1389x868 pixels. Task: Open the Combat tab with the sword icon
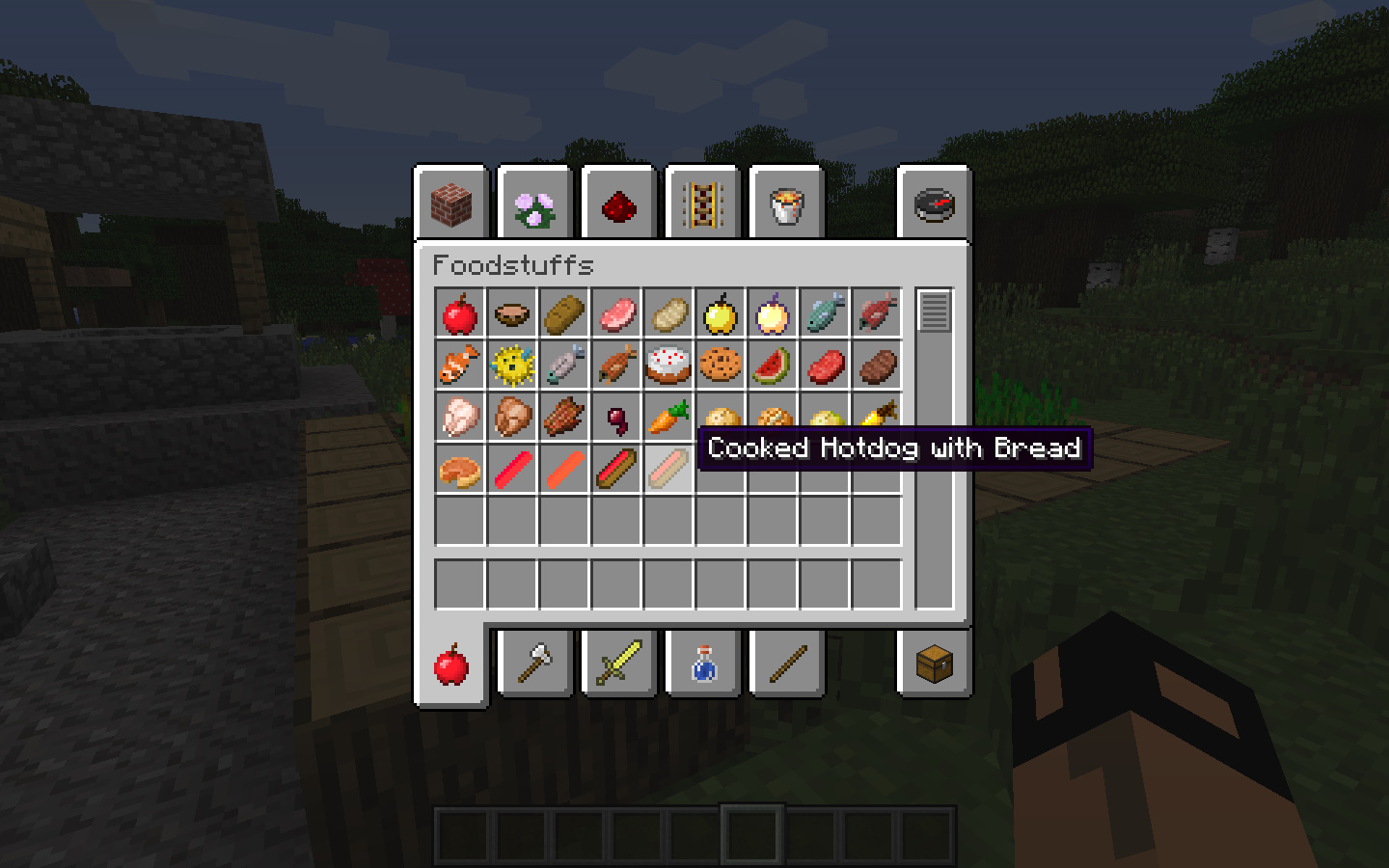point(618,662)
